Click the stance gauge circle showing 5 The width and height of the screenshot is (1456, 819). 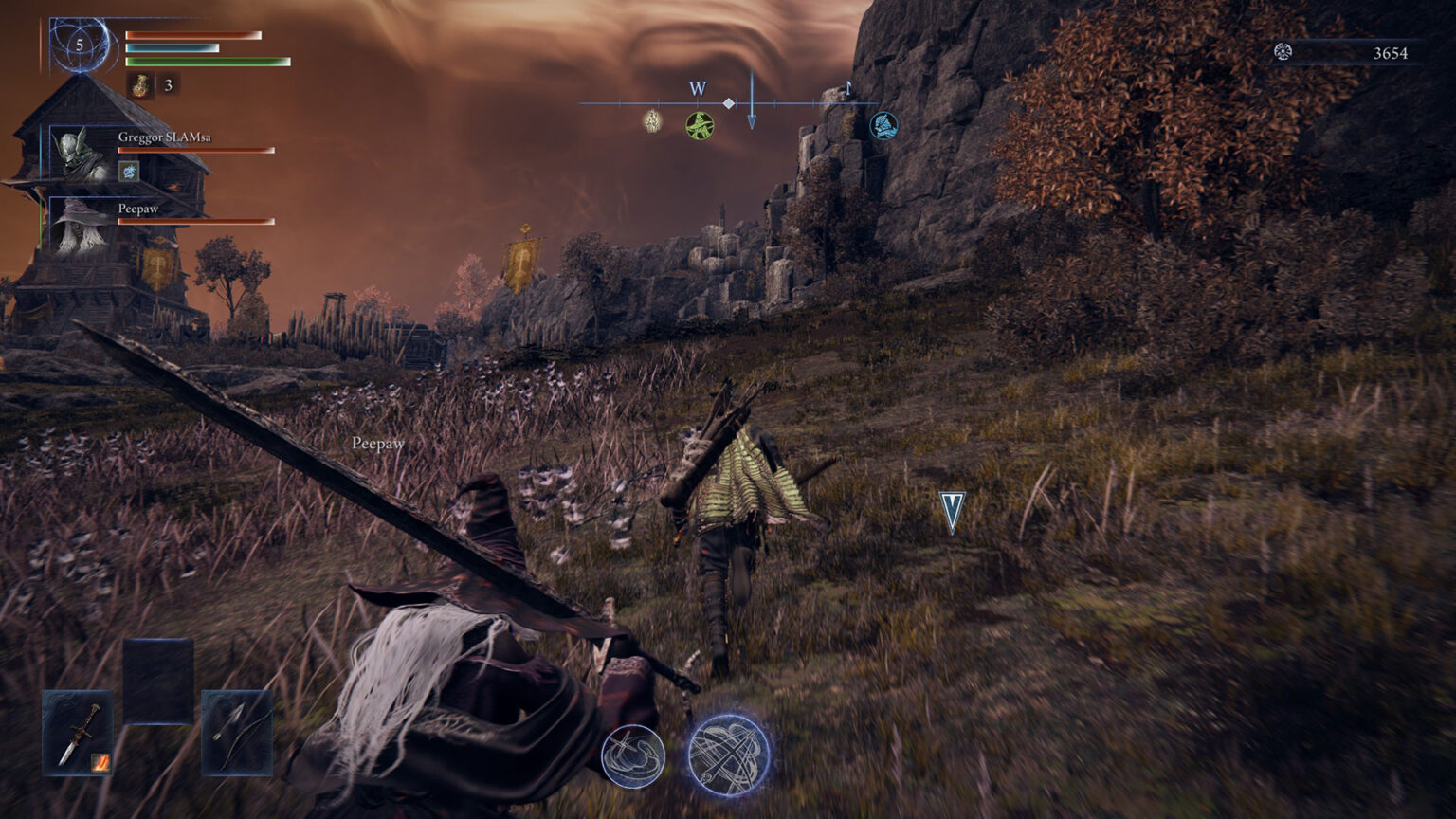(x=81, y=43)
